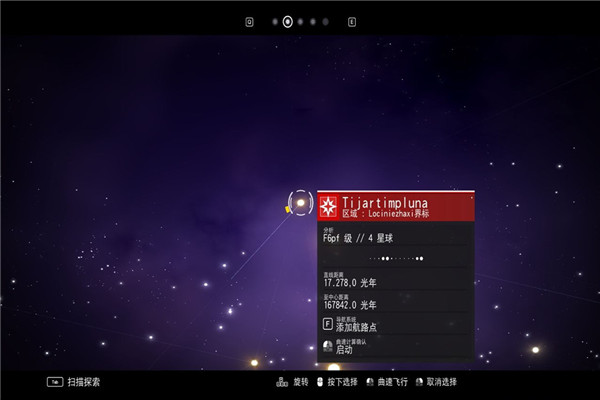Choose 添加航路点 to add a waypoint
This screenshot has width=600, height=400.
point(357,327)
